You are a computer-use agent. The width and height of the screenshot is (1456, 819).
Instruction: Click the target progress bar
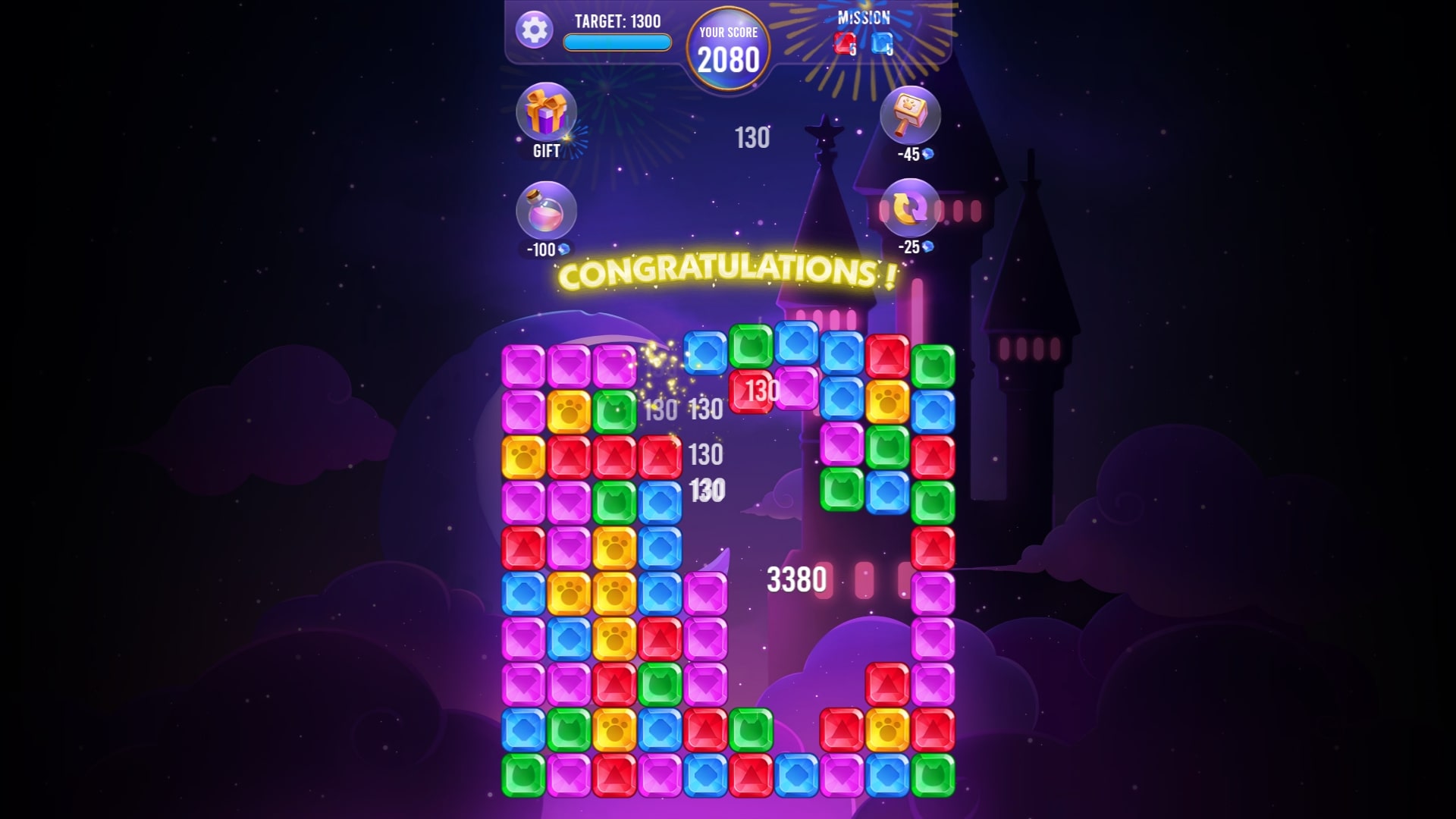(617, 44)
